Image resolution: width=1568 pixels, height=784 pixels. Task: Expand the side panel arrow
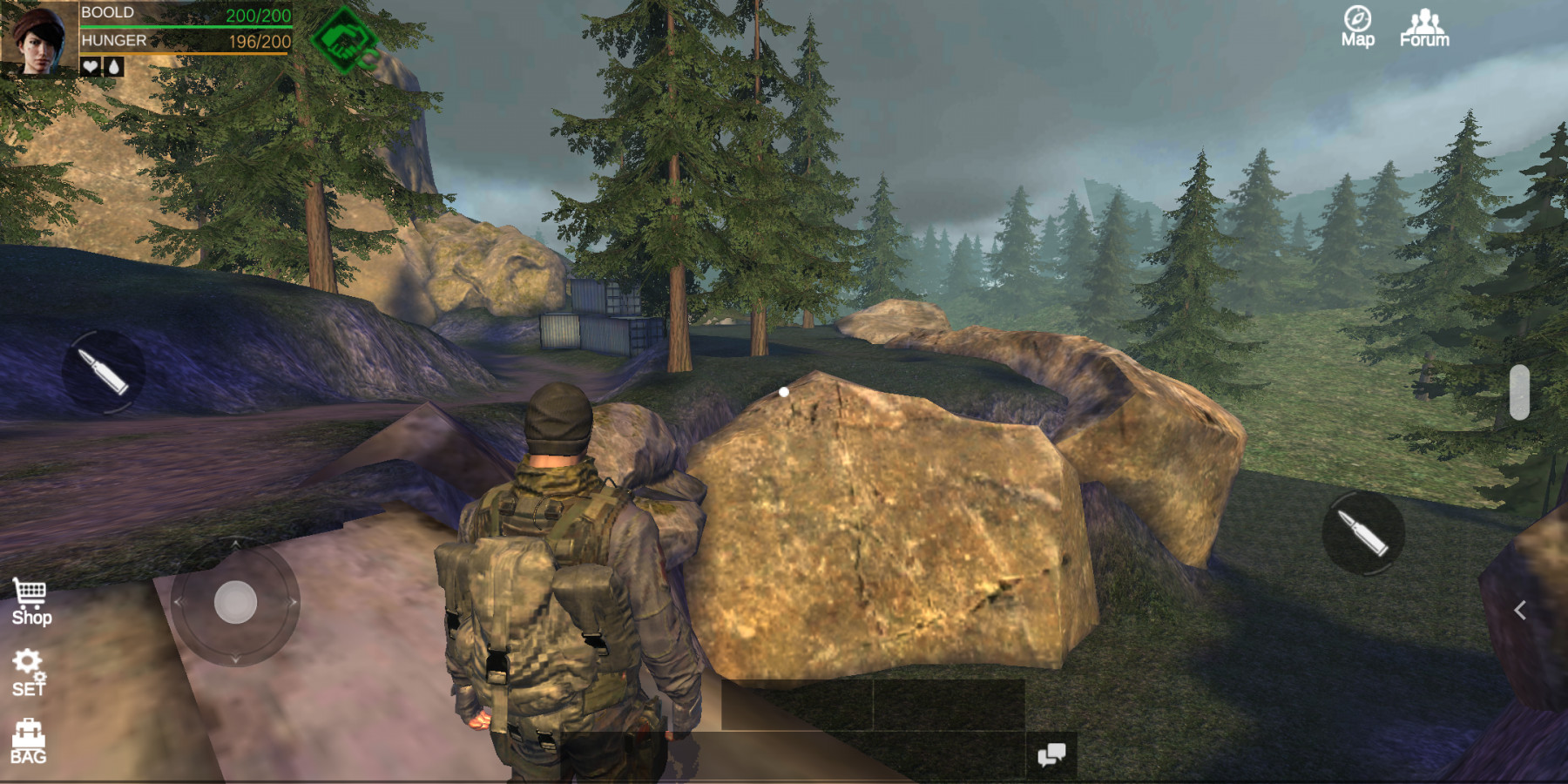[1520, 611]
